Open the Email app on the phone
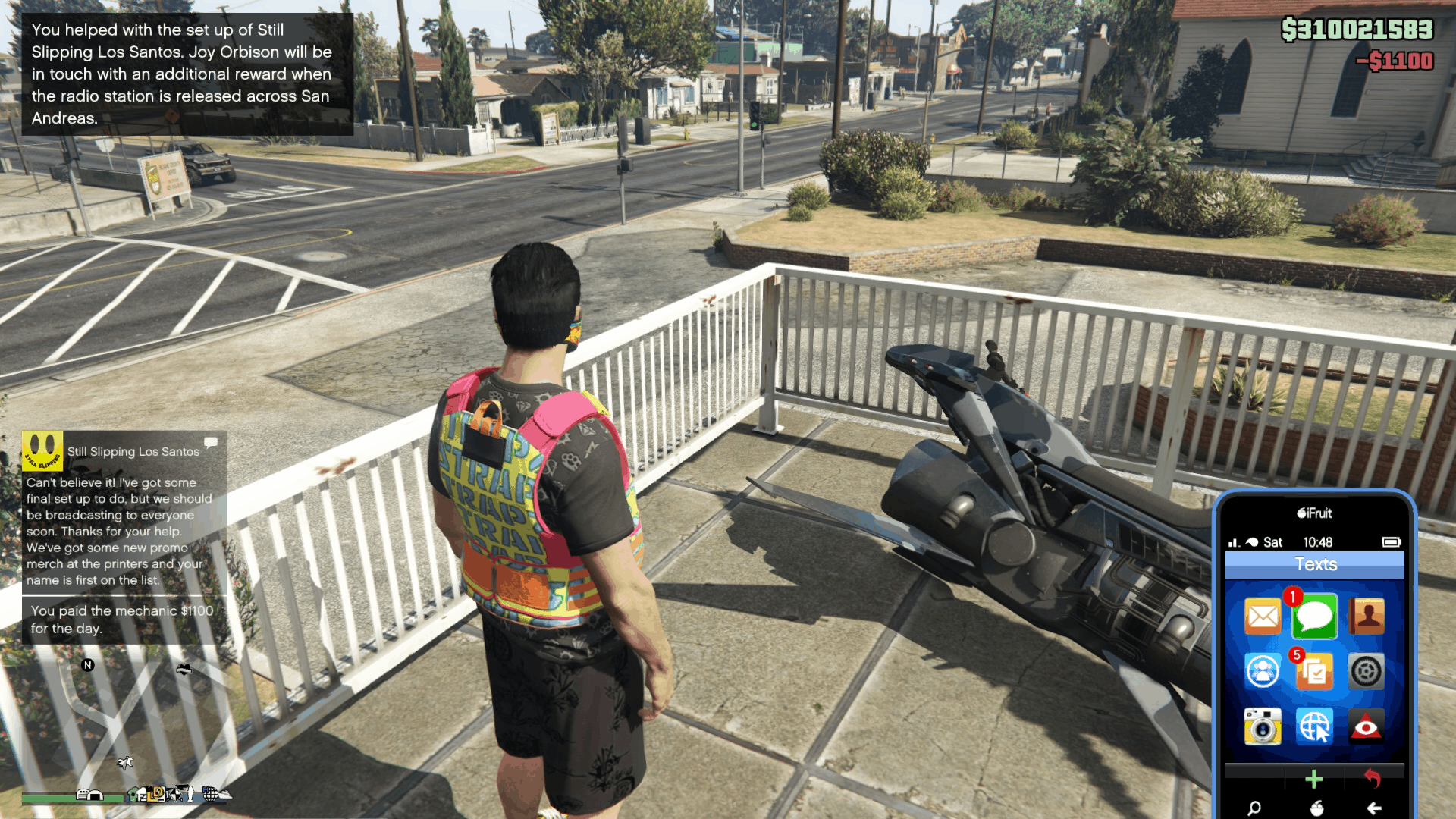This screenshot has width=1456, height=819. (1263, 617)
